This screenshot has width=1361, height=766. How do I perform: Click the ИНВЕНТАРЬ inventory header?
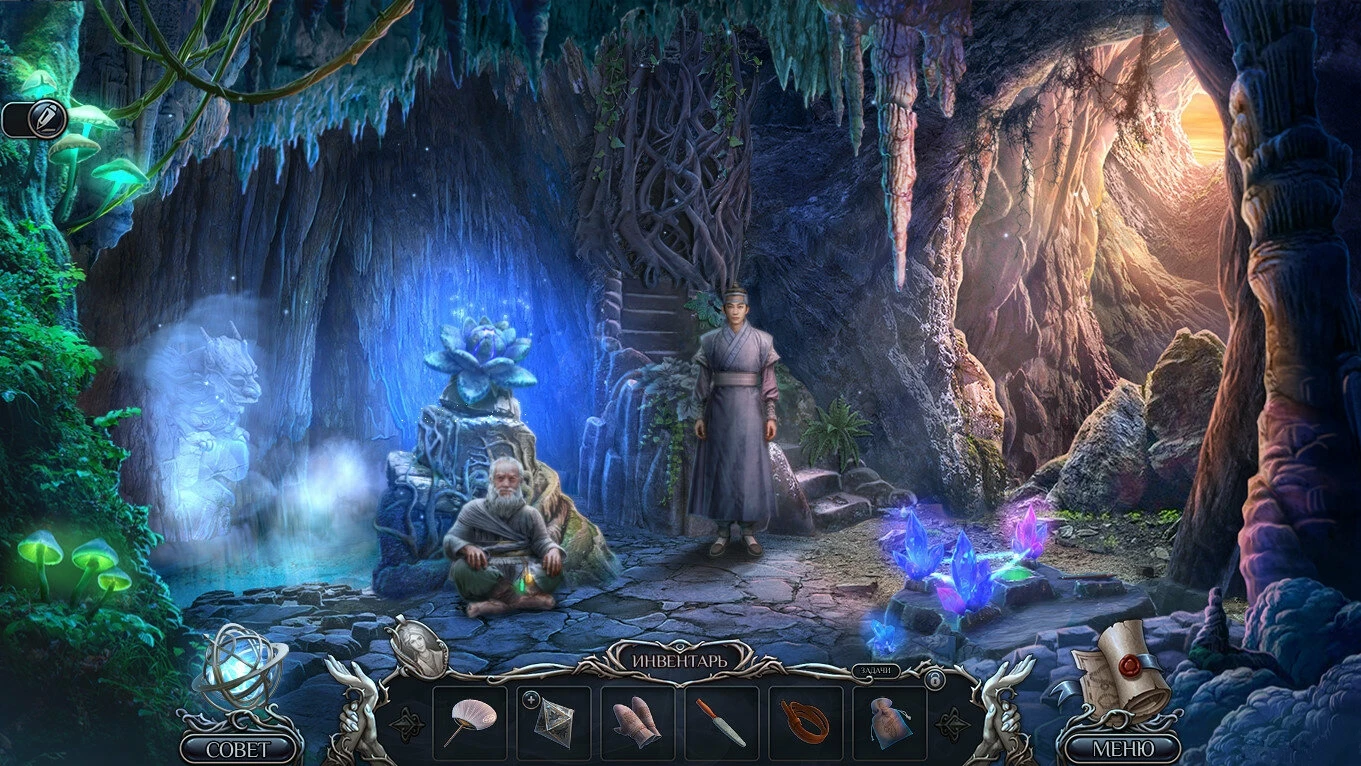[679, 659]
